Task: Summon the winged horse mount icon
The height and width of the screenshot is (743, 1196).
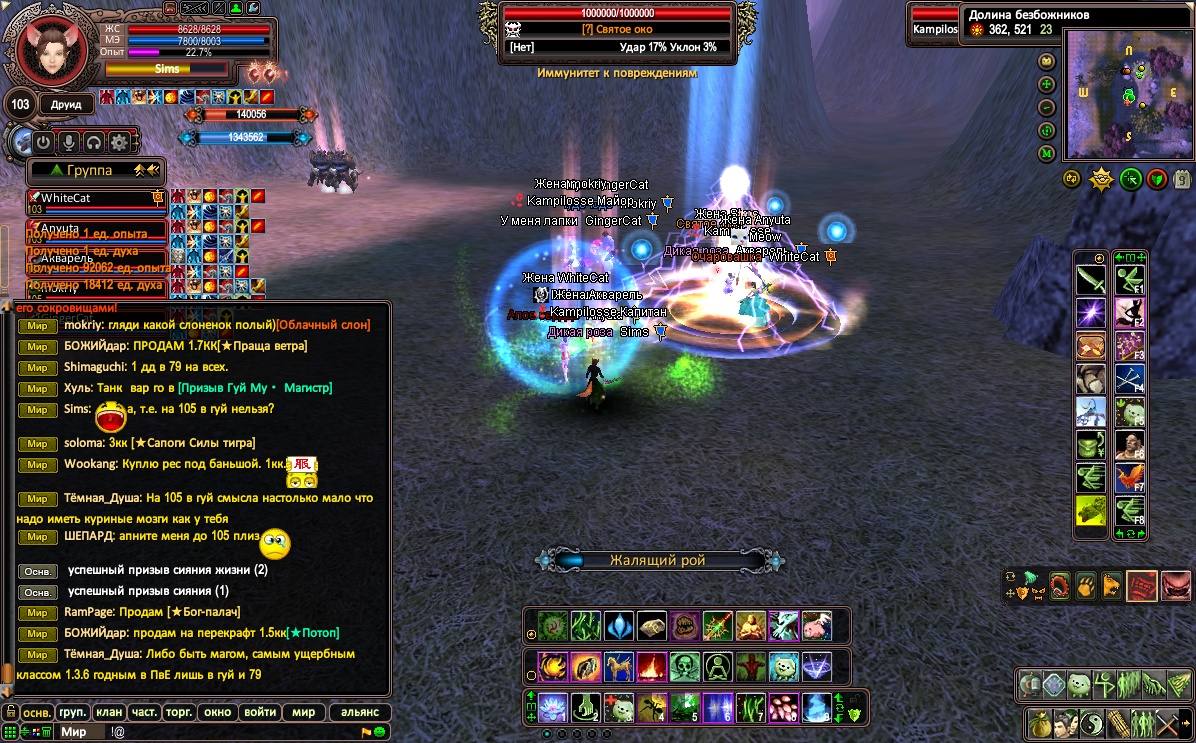Action: click(x=619, y=666)
